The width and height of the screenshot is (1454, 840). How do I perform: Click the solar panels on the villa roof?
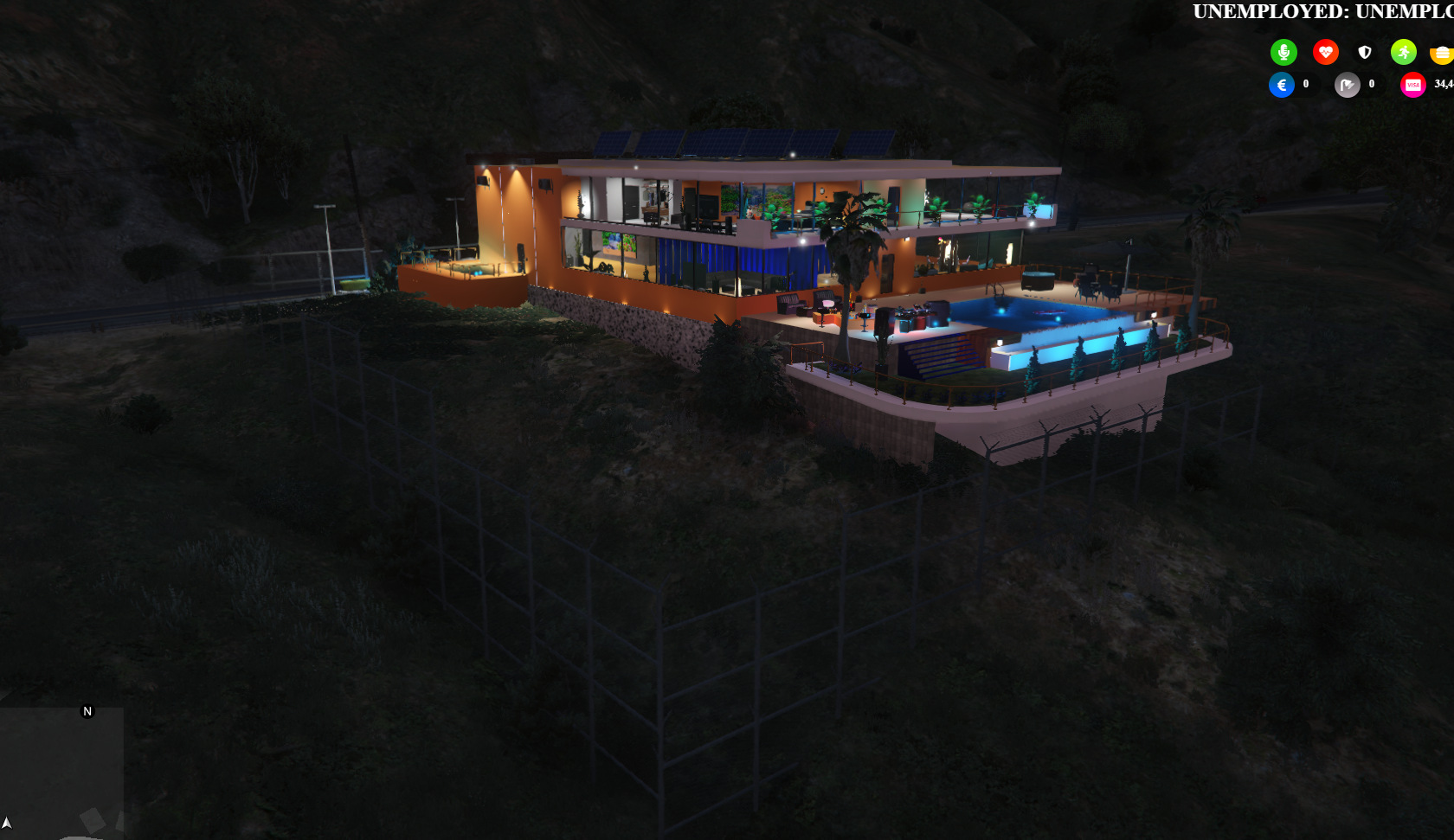[x=744, y=143]
